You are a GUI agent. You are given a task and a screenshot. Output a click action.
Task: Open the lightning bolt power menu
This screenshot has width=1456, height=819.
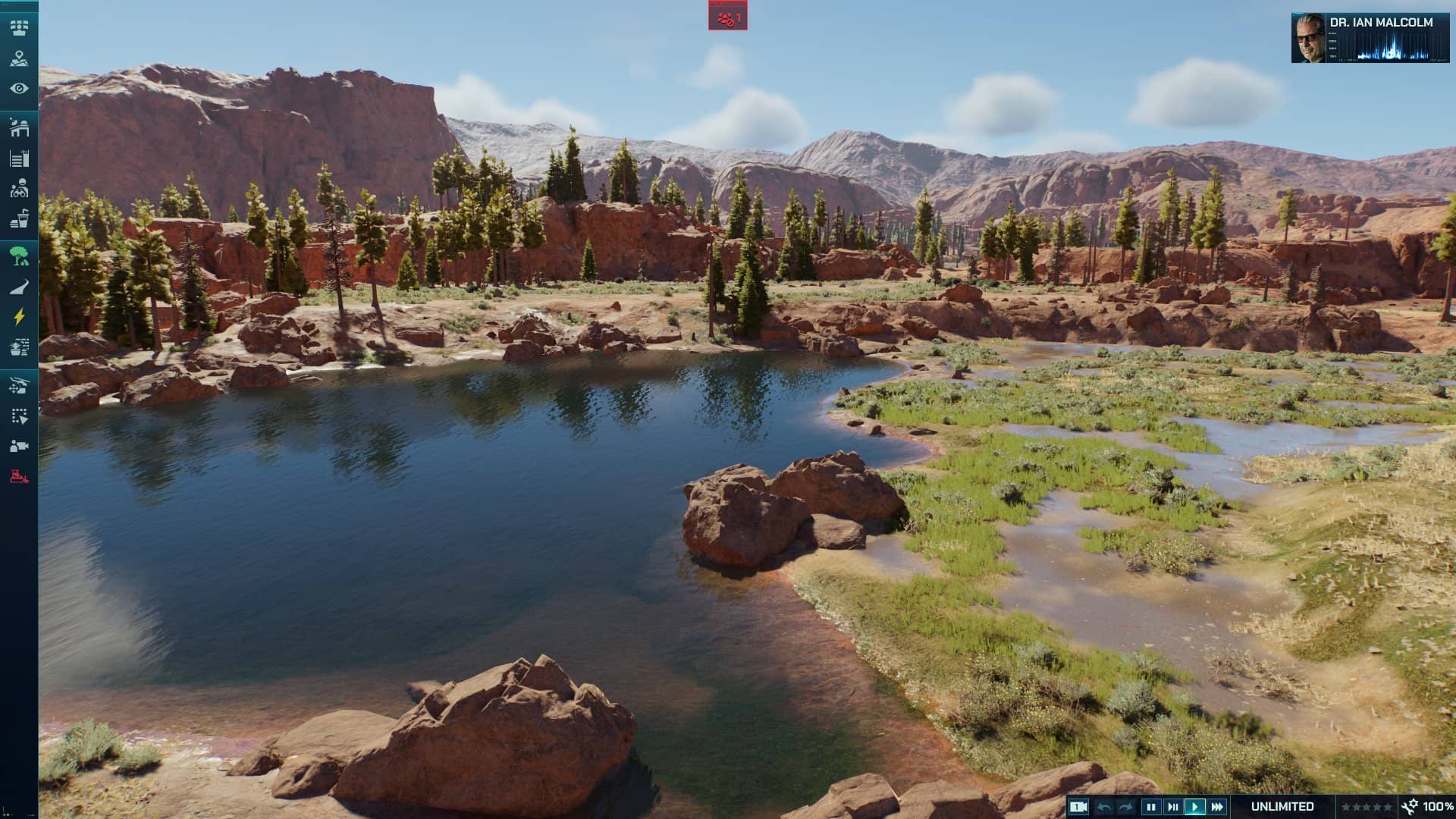[x=19, y=317]
